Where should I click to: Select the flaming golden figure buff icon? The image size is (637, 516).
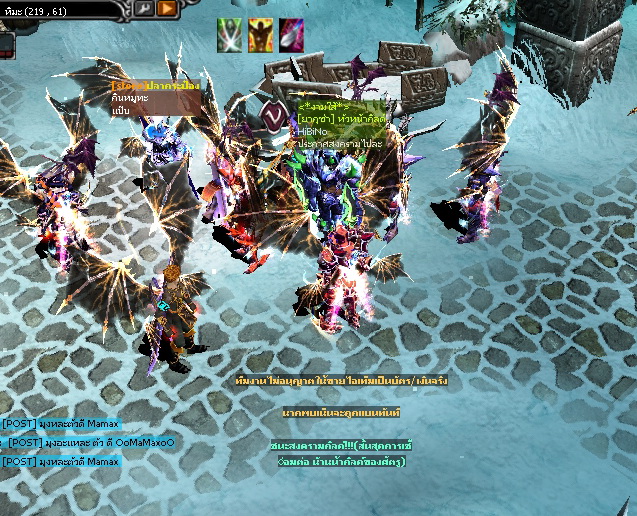click(260, 35)
